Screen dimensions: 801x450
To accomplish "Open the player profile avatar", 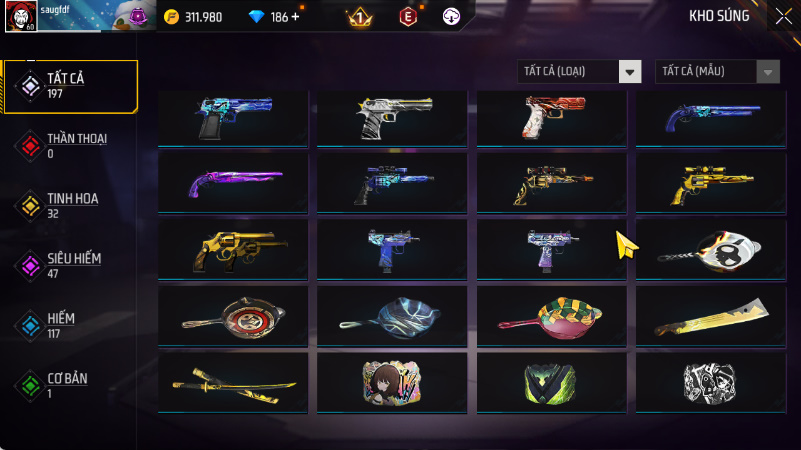I will pyautogui.click(x=20, y=17).
